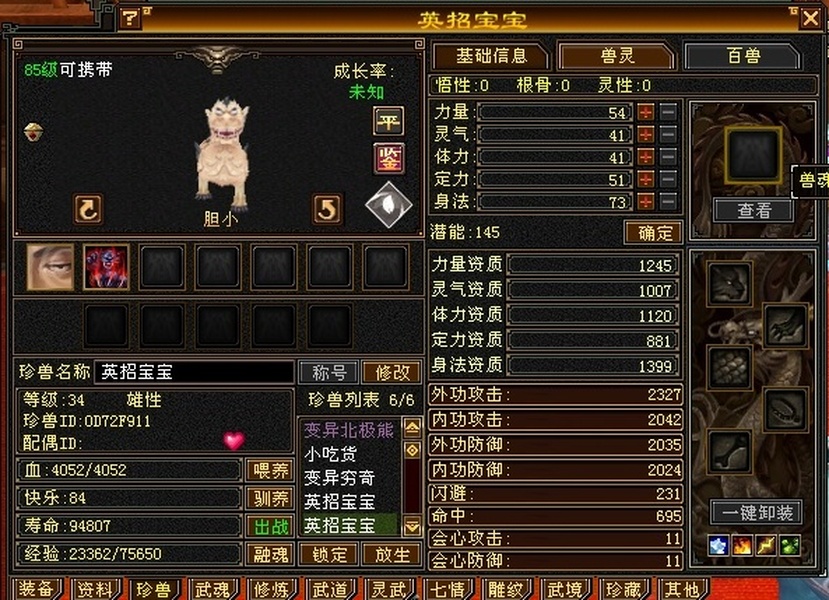829x600 pixels.
Task: Appraise the pet with the 鉴 button
Action: coord(388,157)
